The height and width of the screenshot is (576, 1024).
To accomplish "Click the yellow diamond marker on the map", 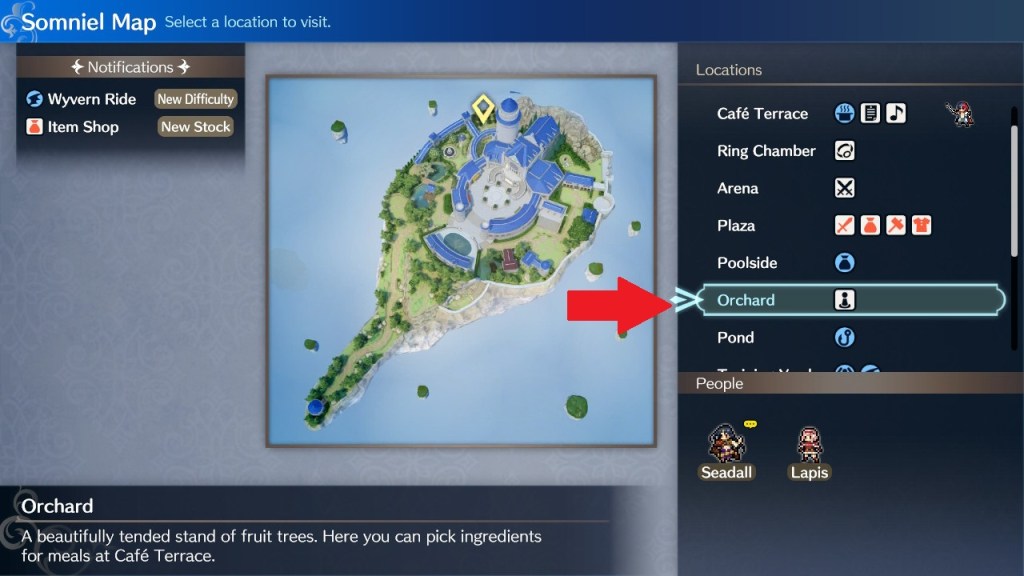I will [x=483, y=108].
